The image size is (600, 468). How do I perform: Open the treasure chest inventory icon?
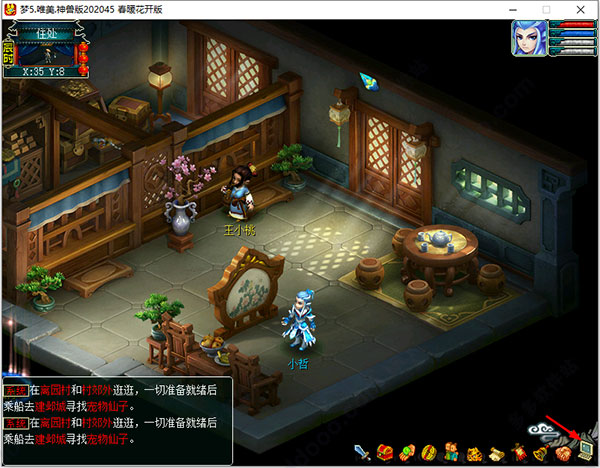[x=384, y=452]
